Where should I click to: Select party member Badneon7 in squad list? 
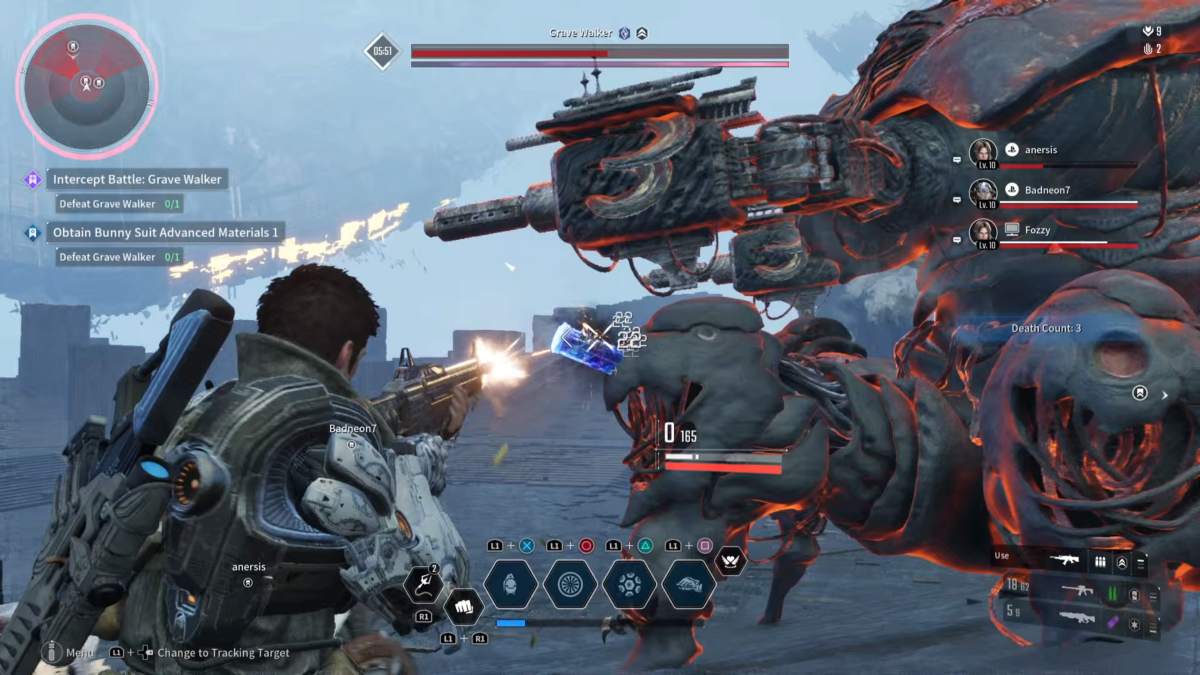[x=1046, y=190]
